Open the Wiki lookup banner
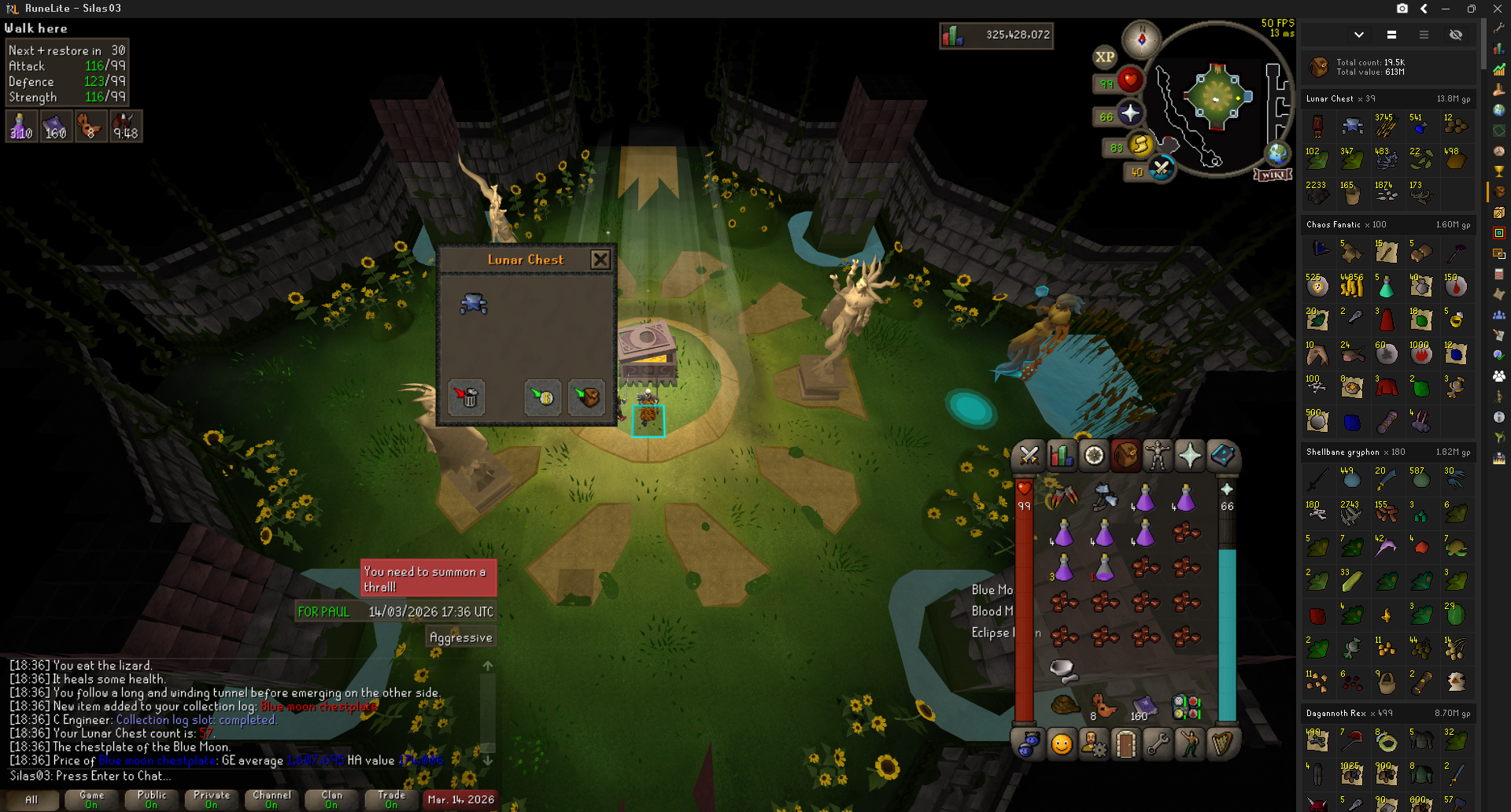Screen dimensions: 1511x812 tap(1273, 175)
